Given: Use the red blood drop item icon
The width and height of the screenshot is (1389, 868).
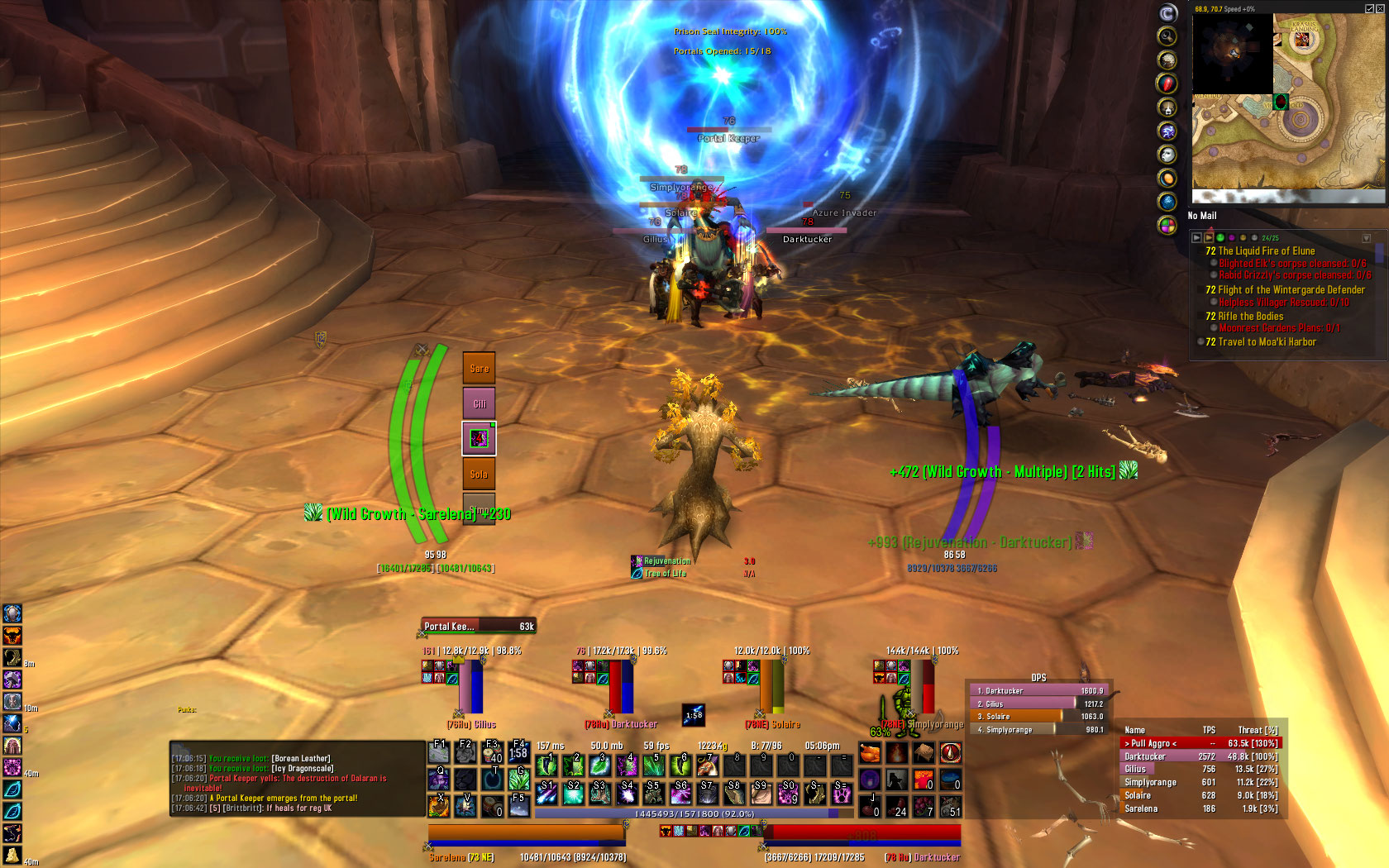Looking at the screenshot, I should tap(950, 753).
